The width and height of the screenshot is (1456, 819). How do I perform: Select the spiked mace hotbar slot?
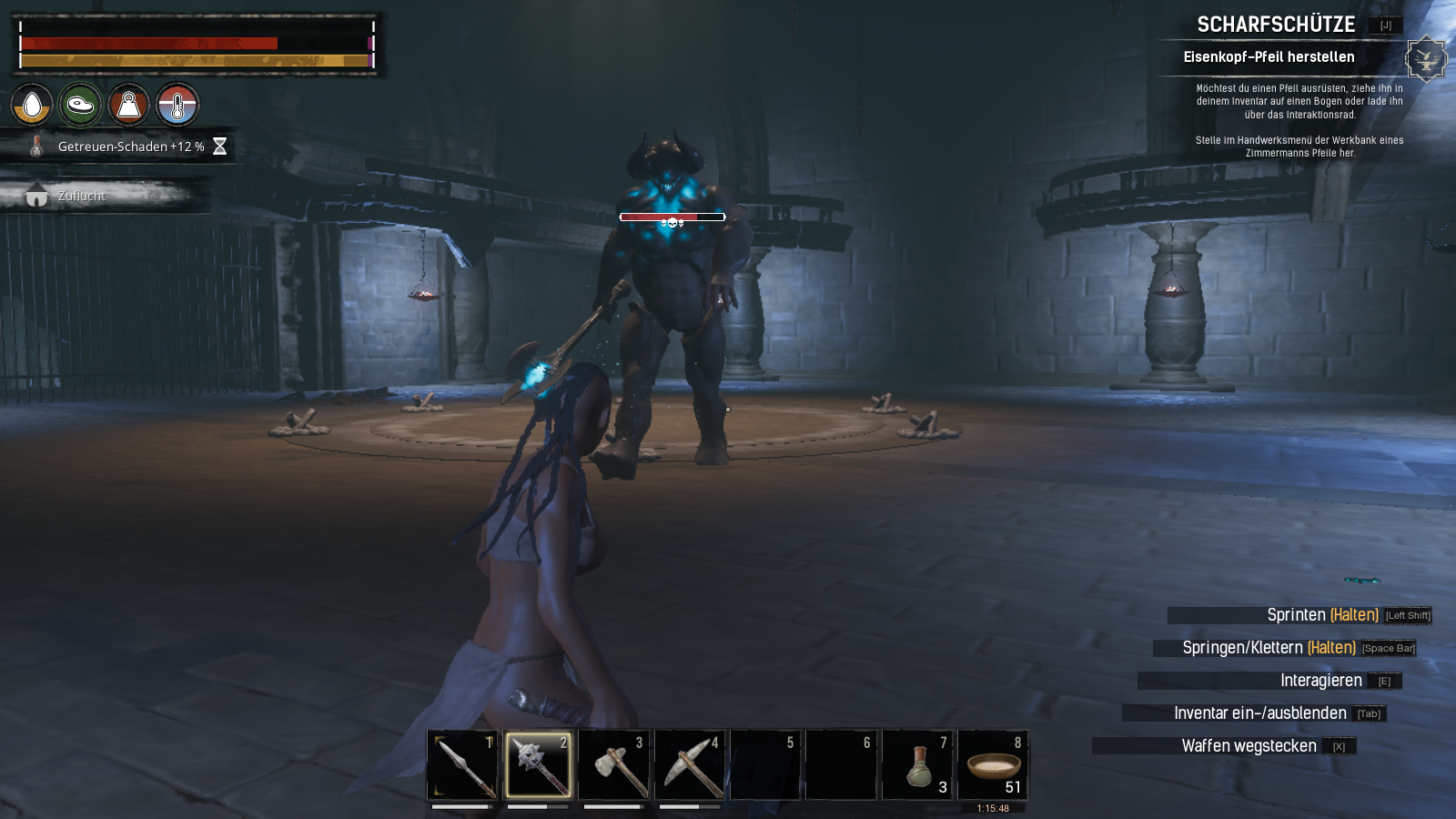[538, 764]
